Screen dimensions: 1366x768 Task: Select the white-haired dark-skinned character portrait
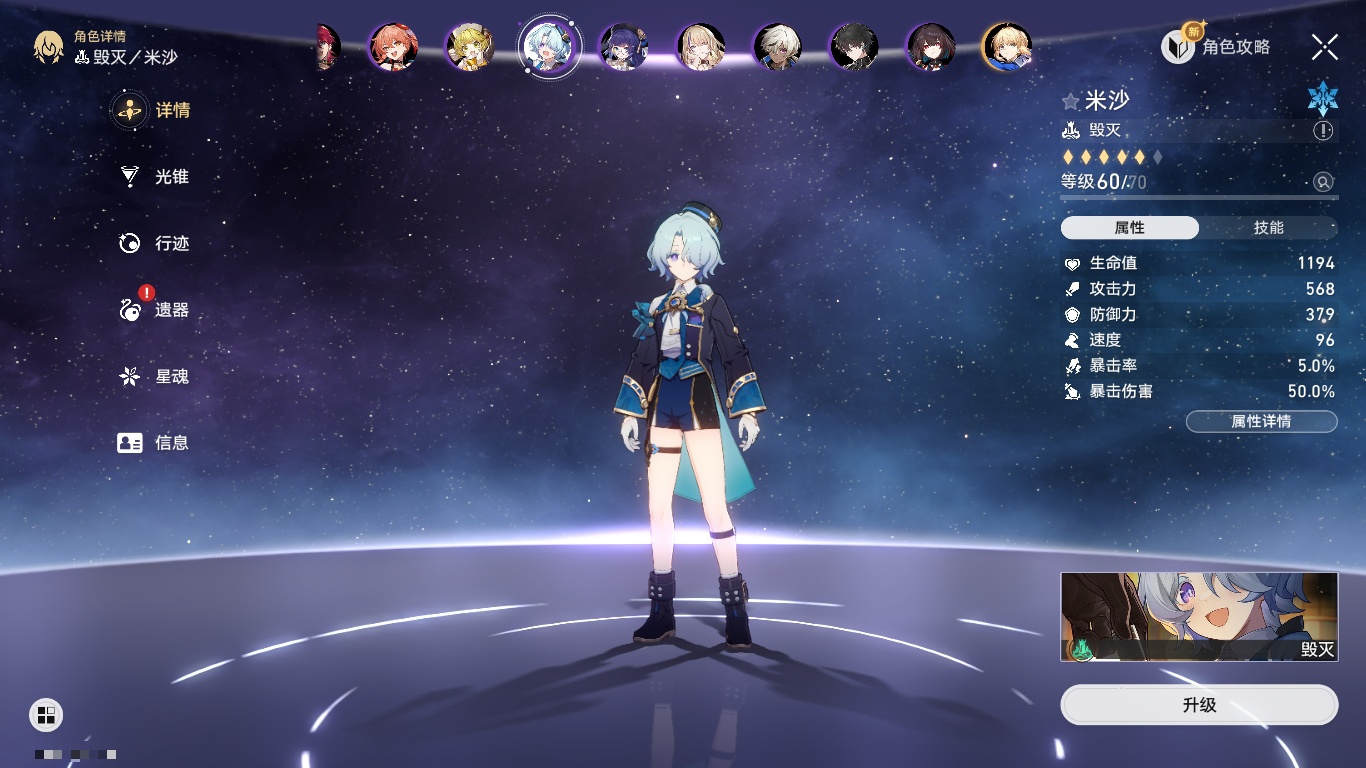tap(777, 47)
